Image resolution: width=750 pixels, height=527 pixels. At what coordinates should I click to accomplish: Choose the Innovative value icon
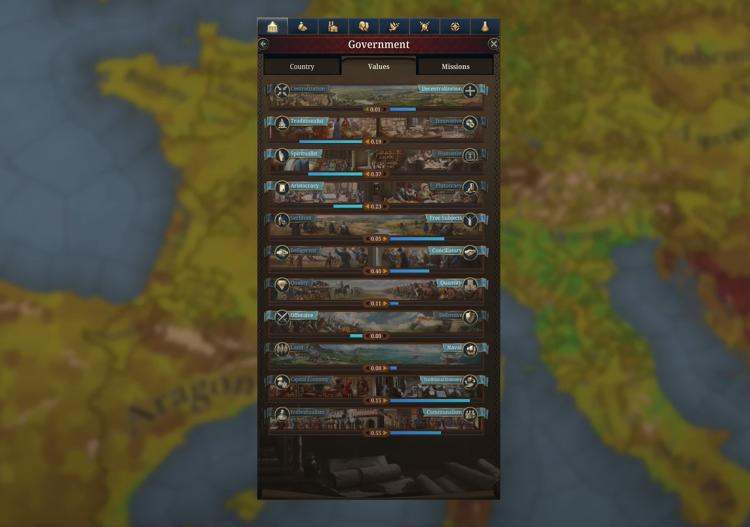(x=470, y=124)
